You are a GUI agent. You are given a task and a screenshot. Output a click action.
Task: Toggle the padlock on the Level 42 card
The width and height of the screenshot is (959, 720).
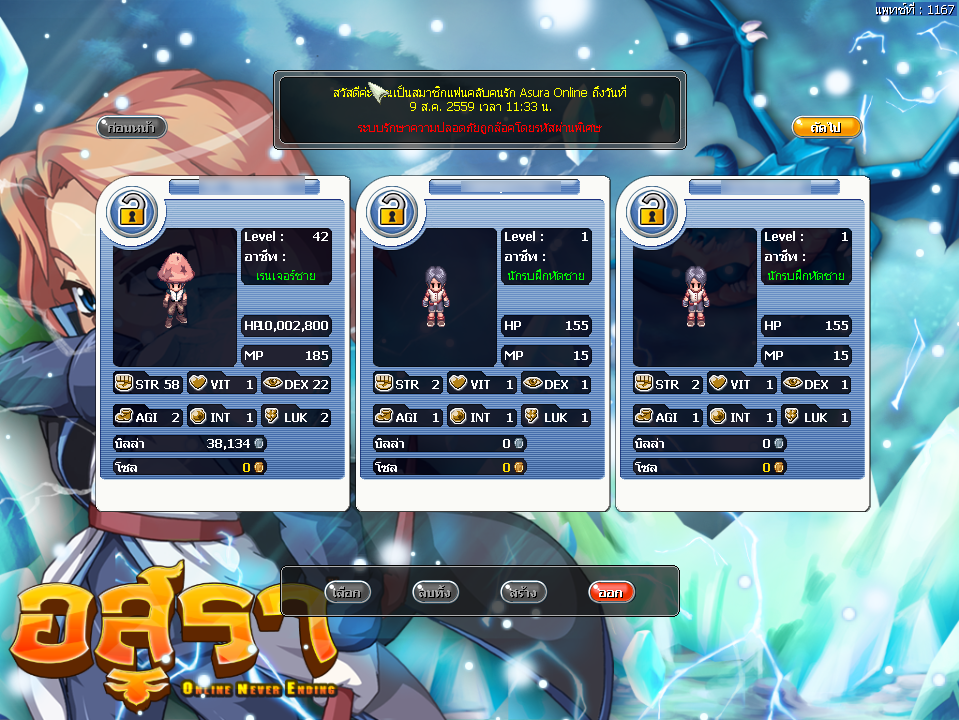pos(131,211)
